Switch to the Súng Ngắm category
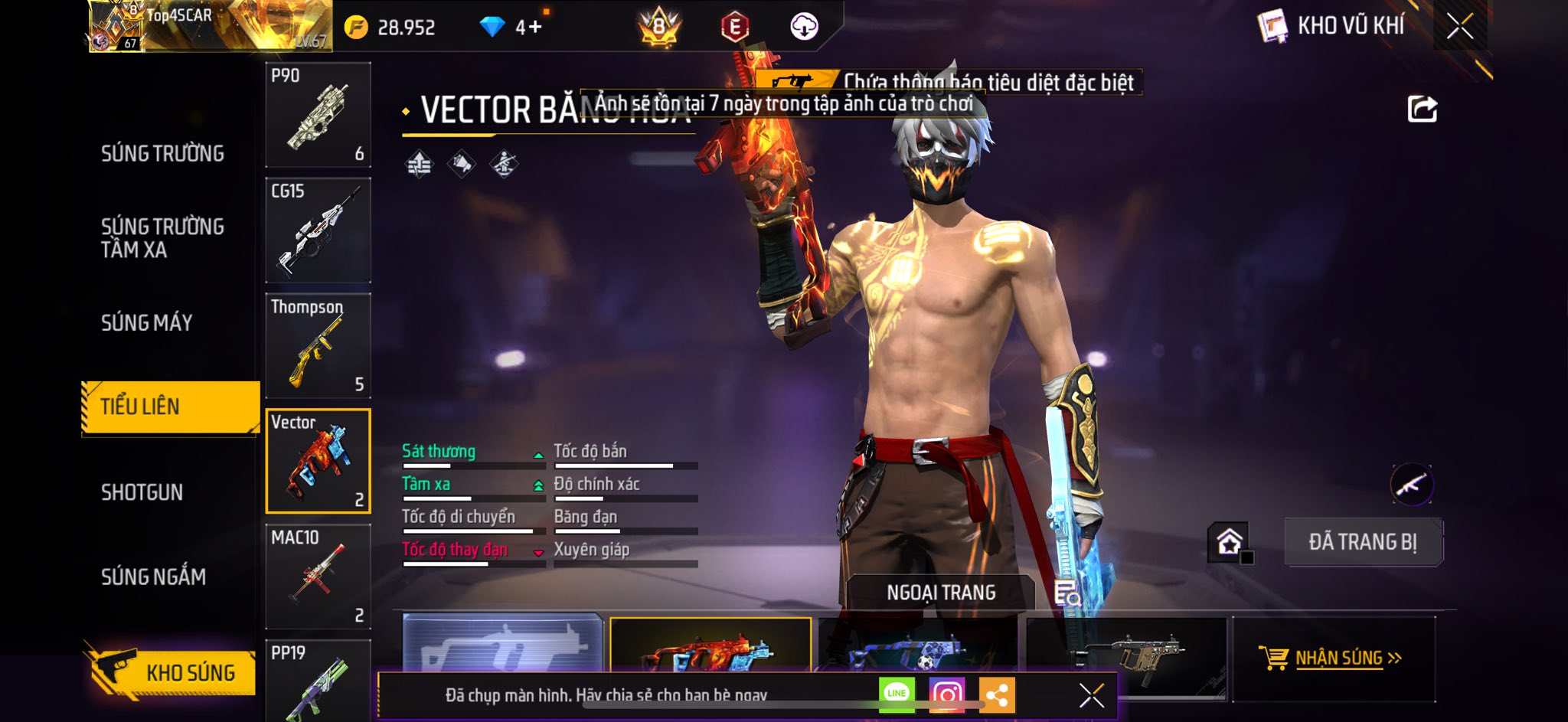Screen dimensions: 1568x722 point(153,577)
